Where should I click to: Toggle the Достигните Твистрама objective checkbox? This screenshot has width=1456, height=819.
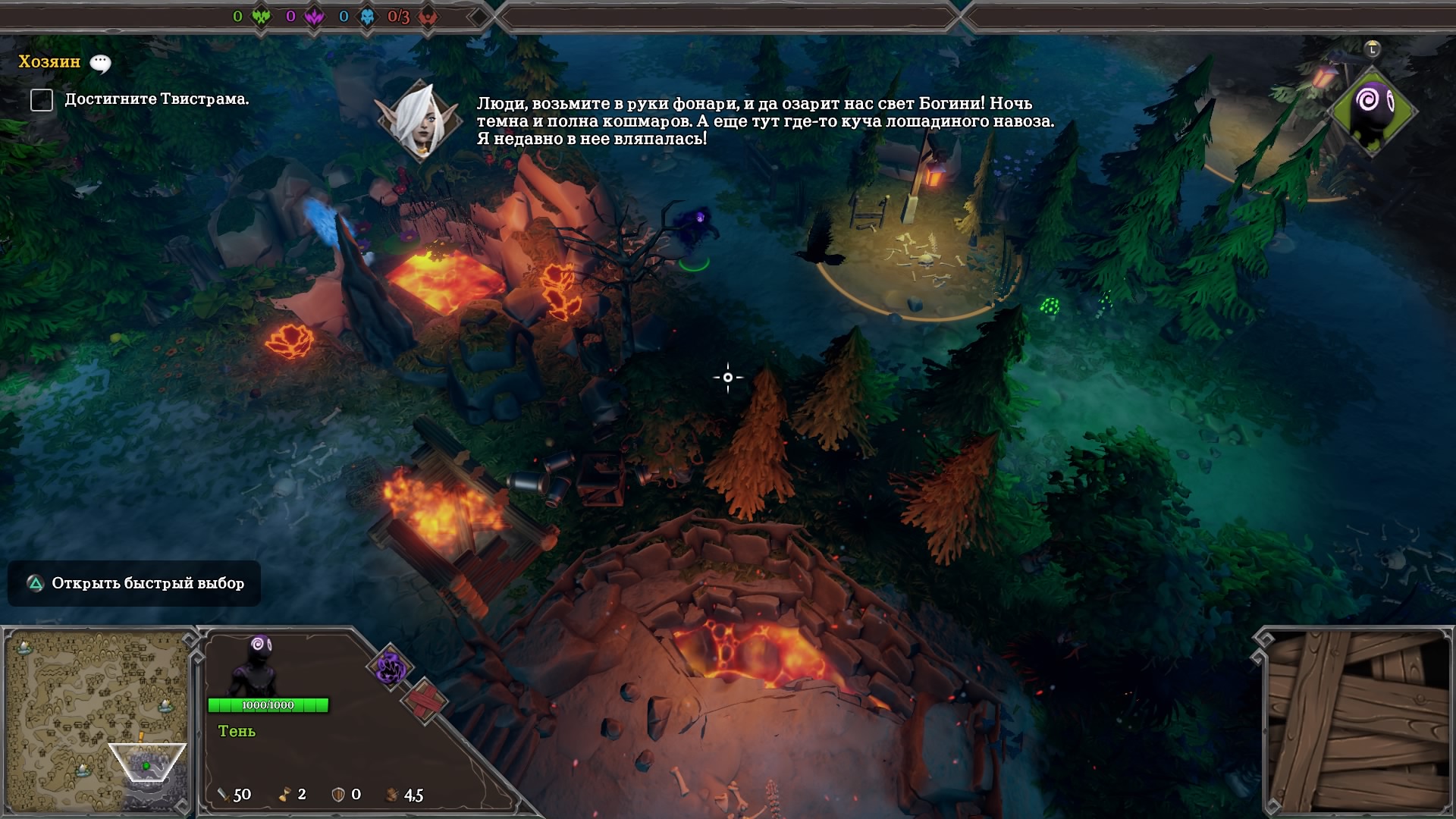click(42, 99)
